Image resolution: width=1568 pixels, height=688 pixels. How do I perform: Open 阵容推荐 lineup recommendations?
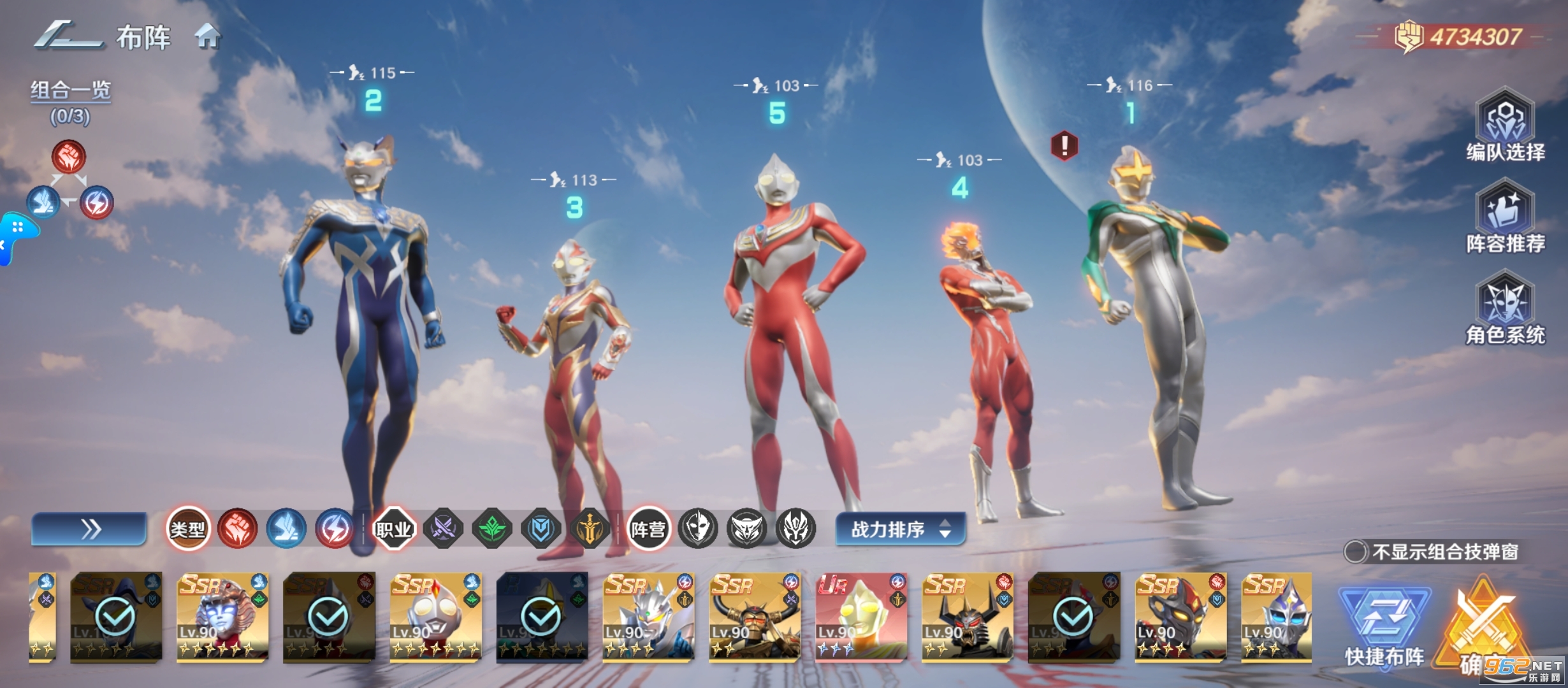tap(1505, 217)
